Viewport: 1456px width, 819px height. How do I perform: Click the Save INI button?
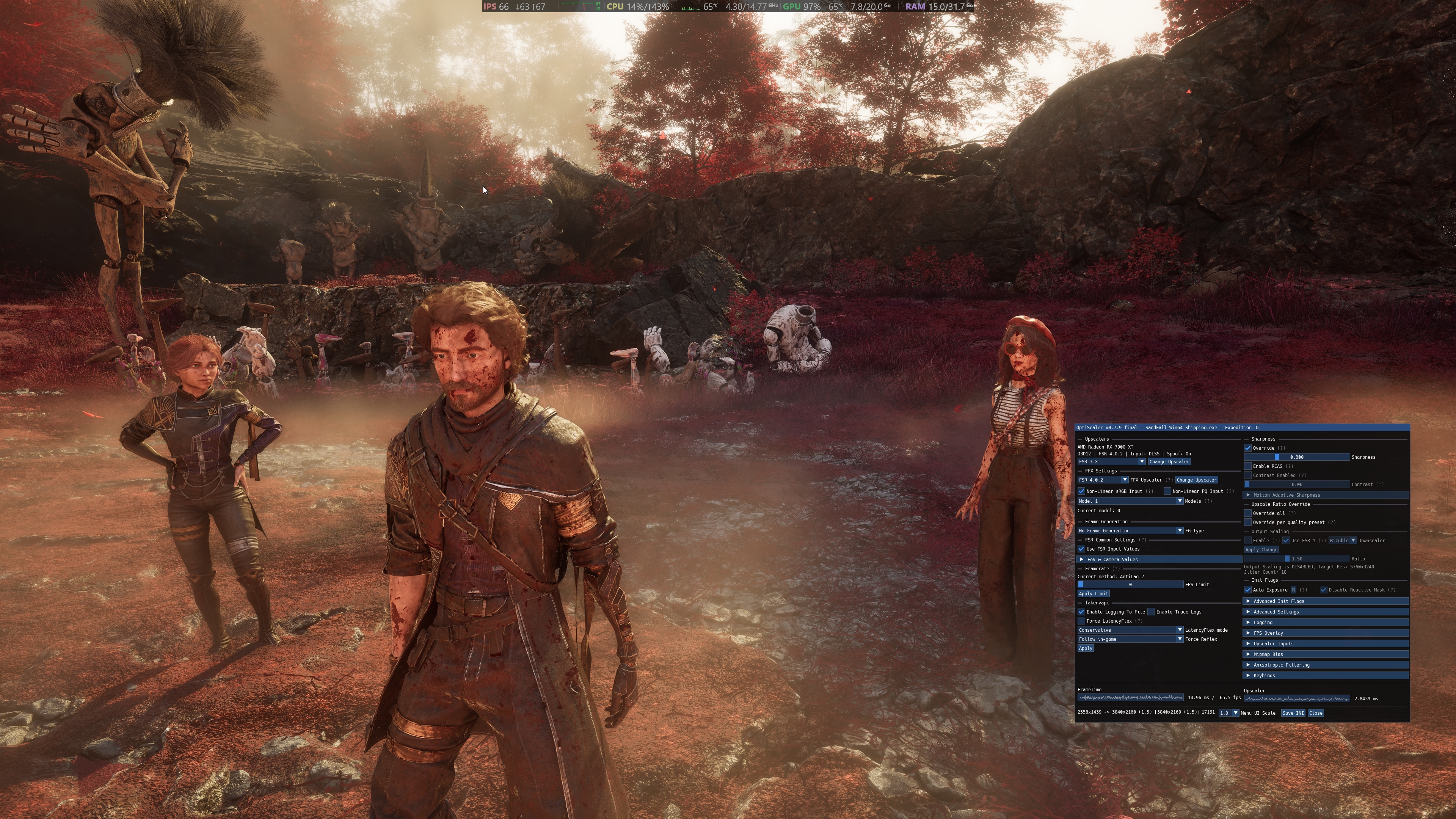tap(1293, 713)
